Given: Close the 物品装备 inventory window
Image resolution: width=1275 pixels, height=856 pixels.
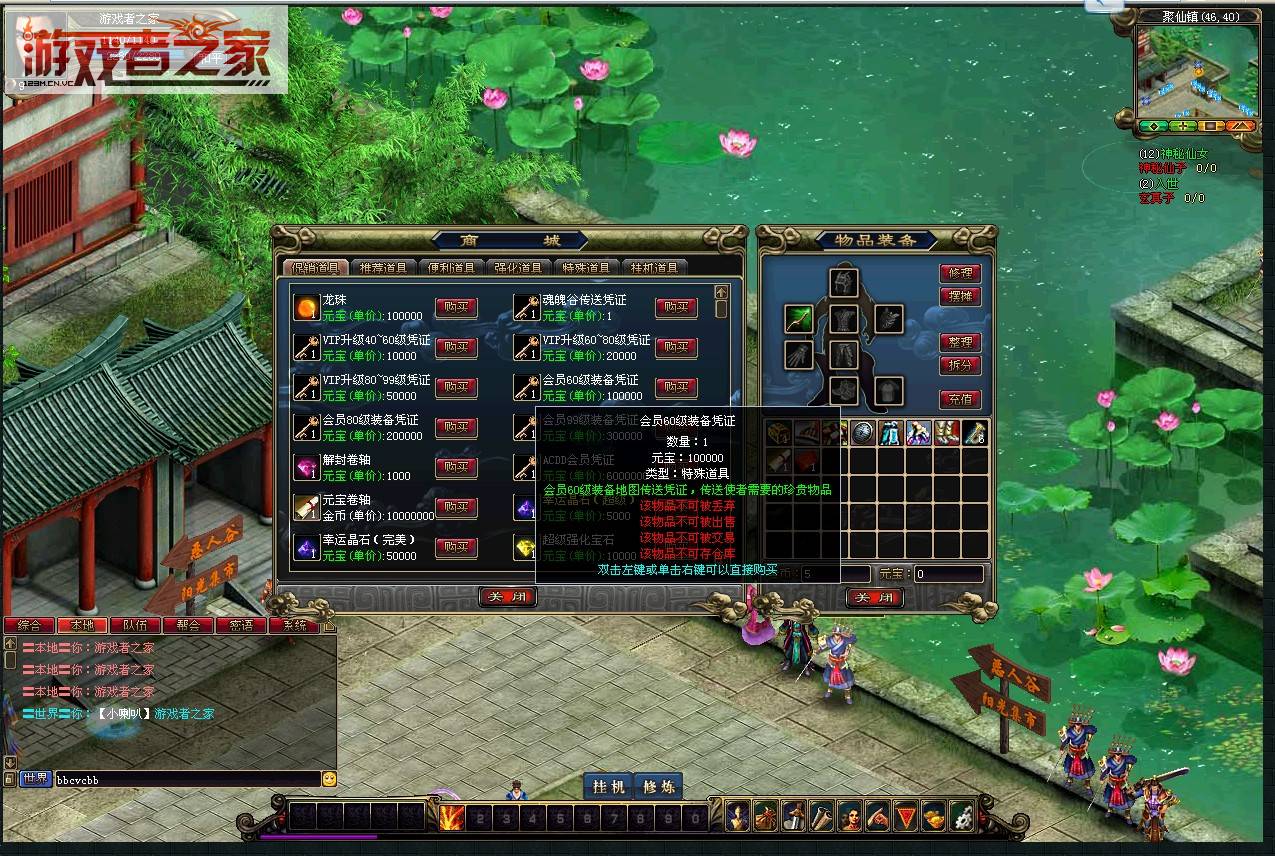Looking at the screenshot, I should 875,597.
